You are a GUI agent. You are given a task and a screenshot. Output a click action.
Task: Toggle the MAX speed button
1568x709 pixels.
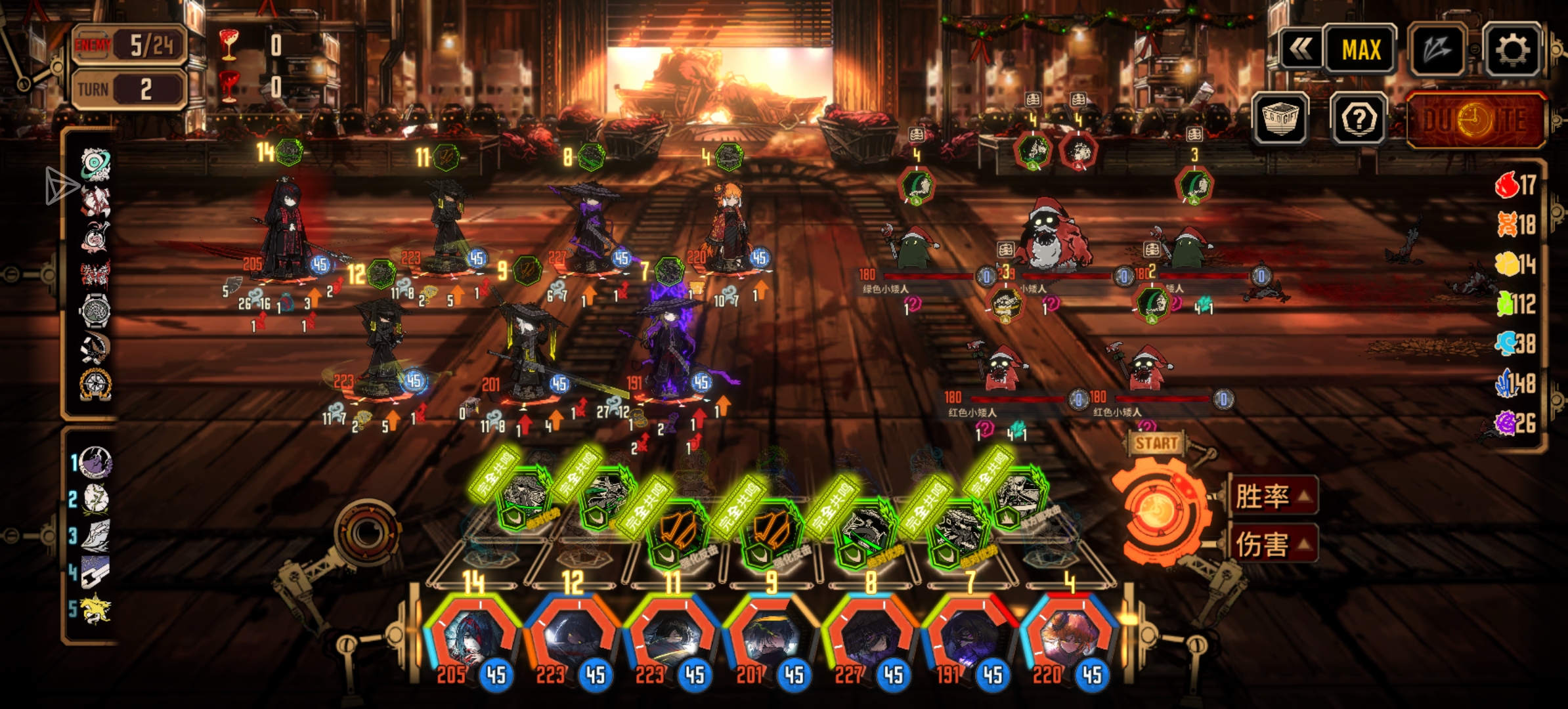(1361, 50)
